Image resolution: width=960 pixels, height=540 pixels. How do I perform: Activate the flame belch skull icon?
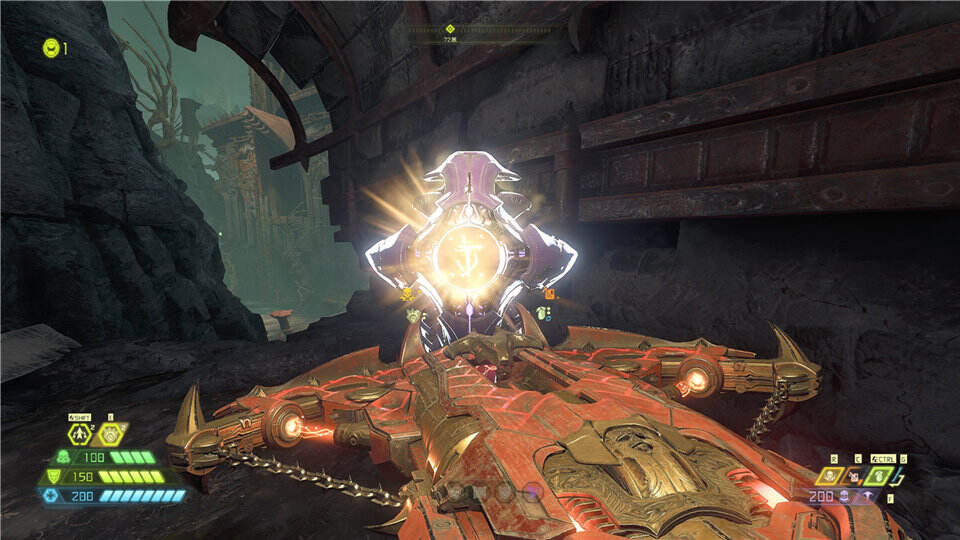tap(831, 476)
